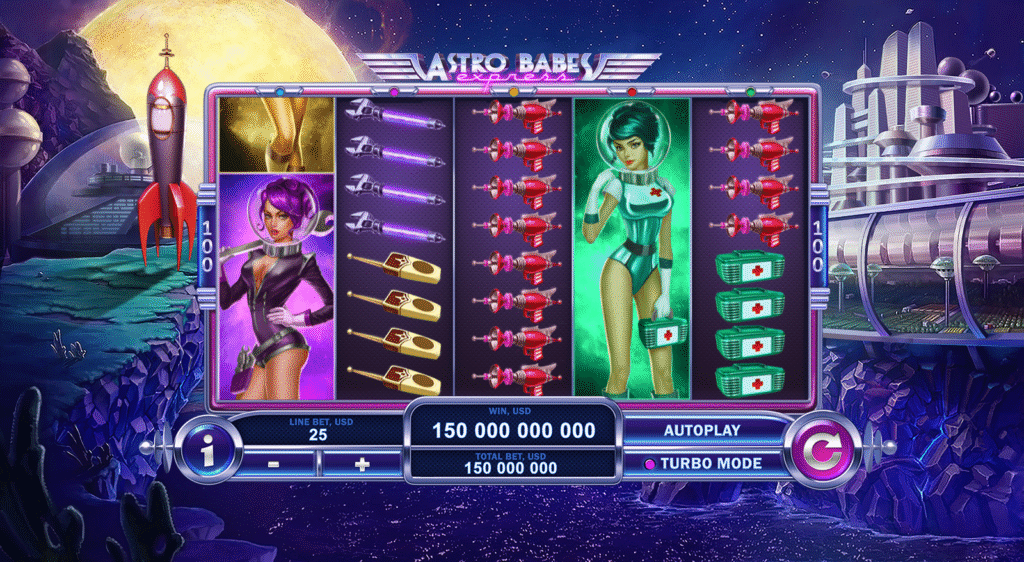Increase the line bet with plus button
The image size is (1024, 562).
[362, 464]
